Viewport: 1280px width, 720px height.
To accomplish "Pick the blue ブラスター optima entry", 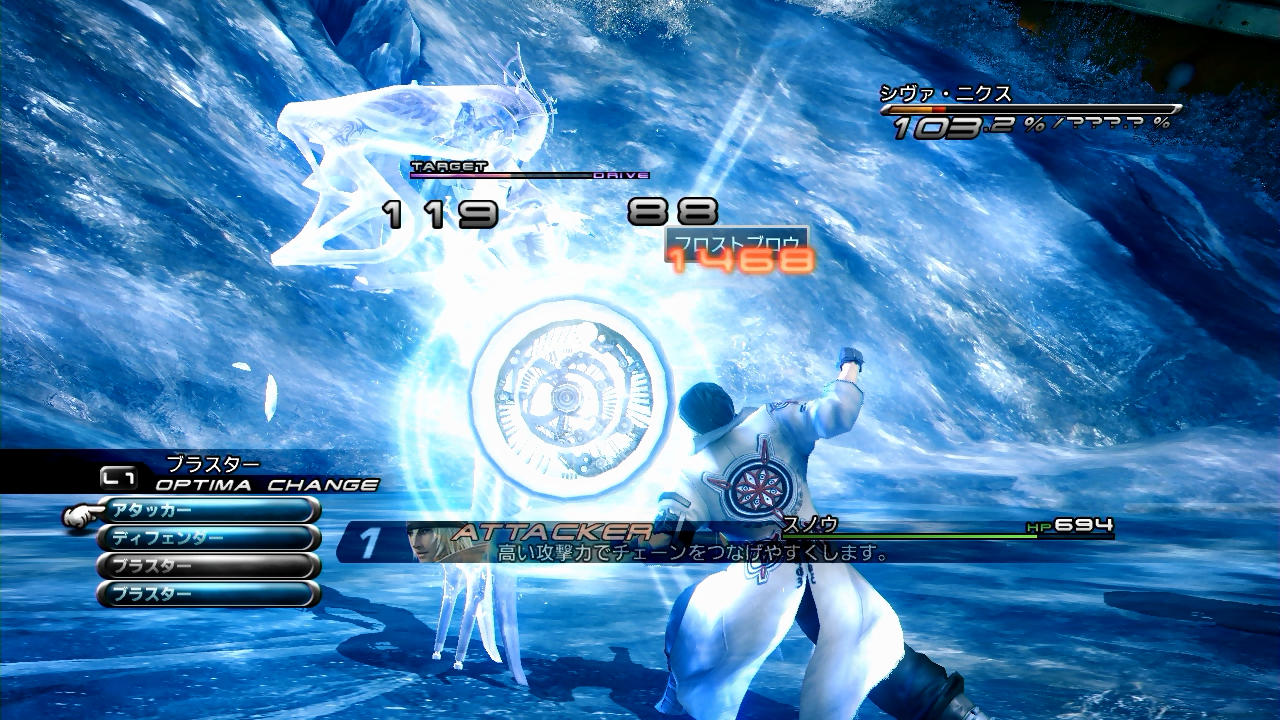I will (208, 594).
